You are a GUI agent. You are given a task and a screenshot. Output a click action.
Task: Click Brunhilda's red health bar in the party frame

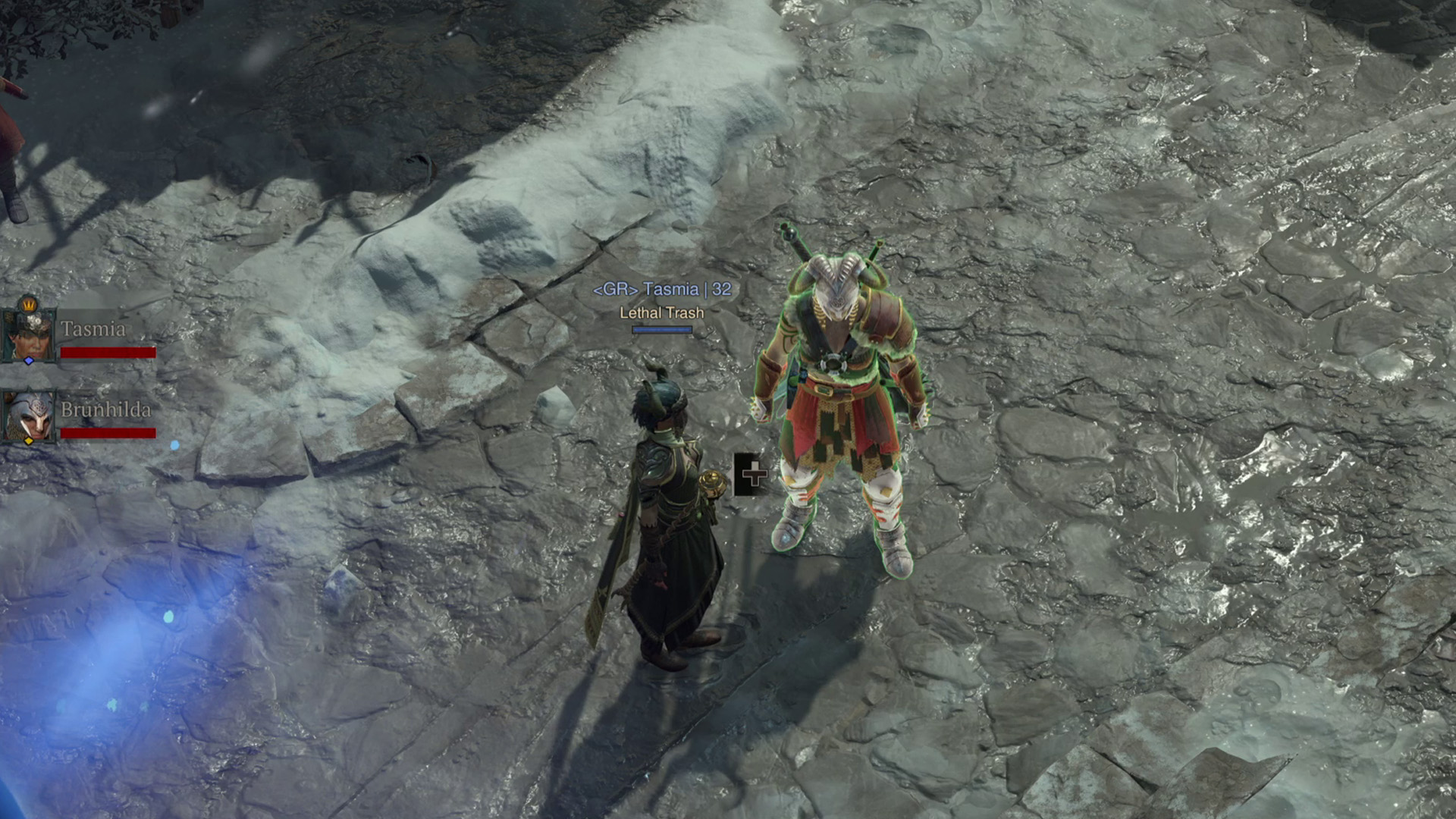pyautogui.click(x=108, y=434)
